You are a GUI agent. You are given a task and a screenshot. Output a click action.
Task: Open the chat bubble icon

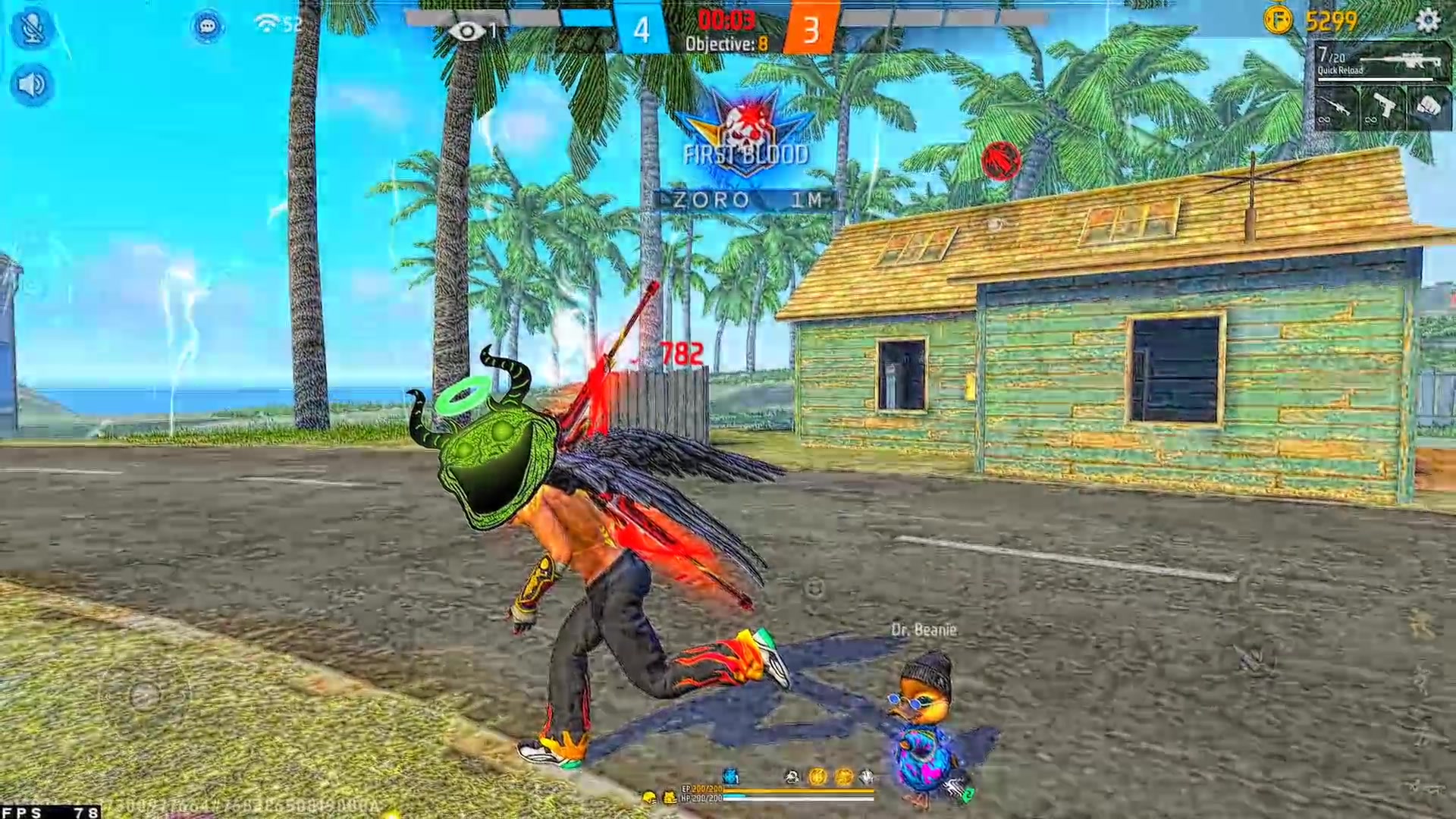[x=207, y=27]
